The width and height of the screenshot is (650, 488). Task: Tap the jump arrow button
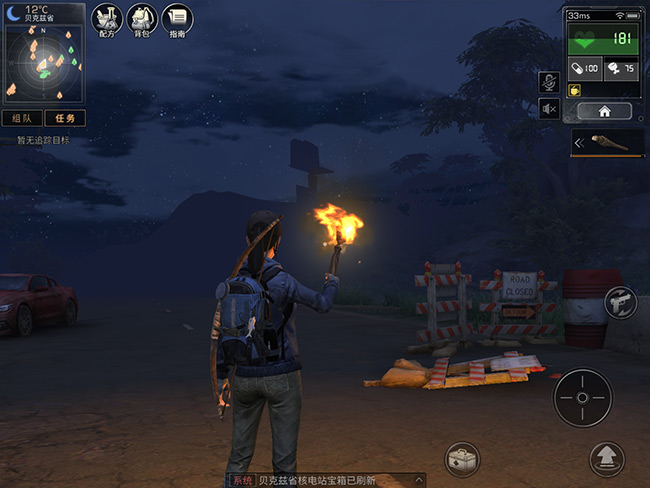pos(606,460)
